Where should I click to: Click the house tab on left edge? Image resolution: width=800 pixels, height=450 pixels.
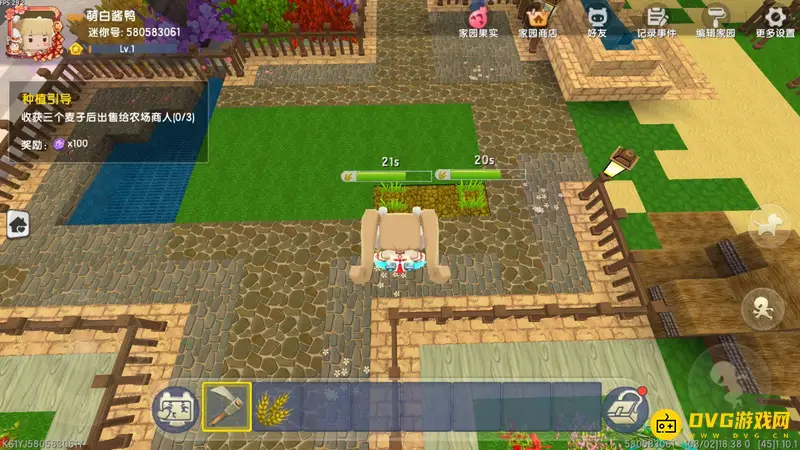(x=17, y=226)
